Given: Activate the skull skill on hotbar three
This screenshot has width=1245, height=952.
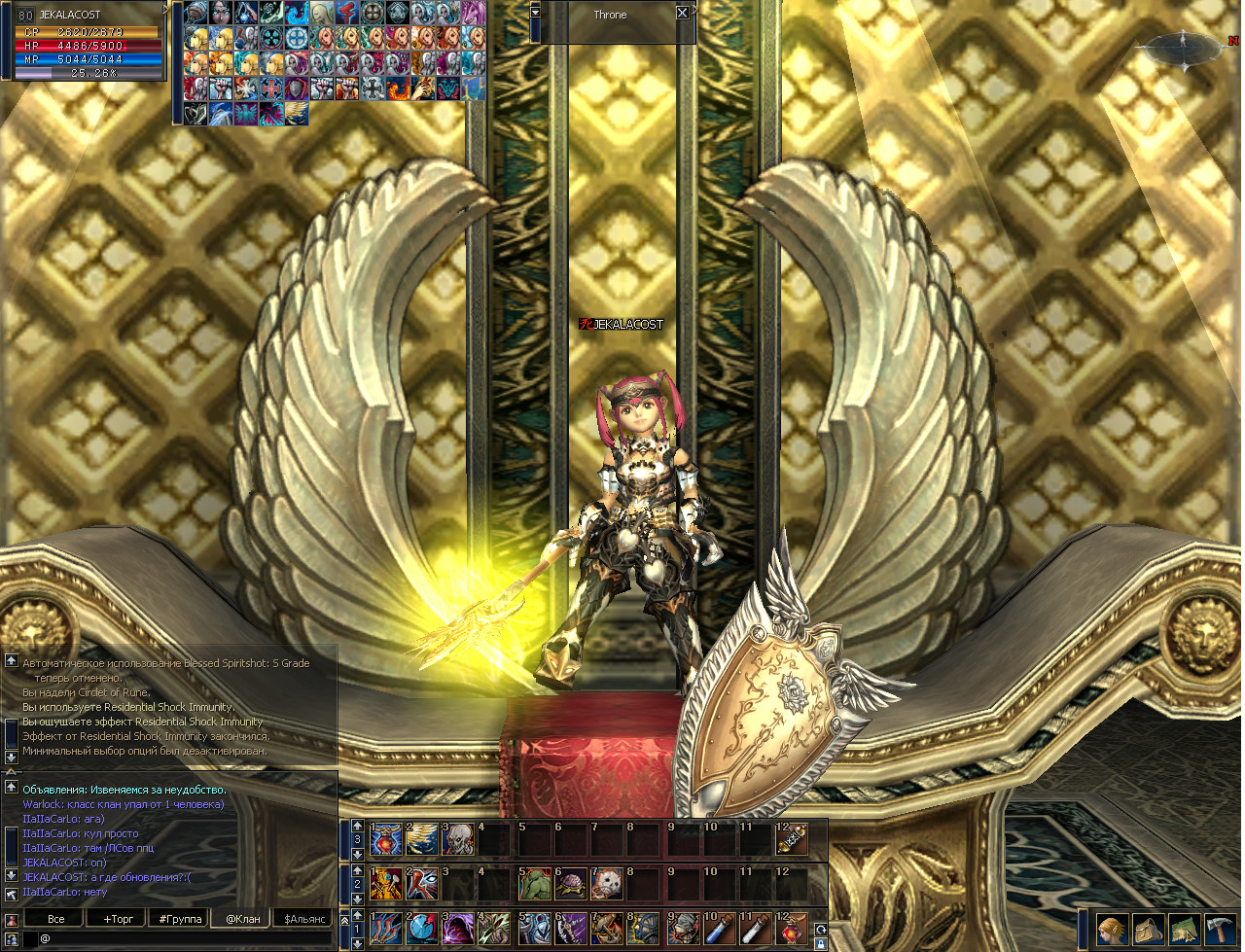Looking at the screenshot, I should click(458, 839).
